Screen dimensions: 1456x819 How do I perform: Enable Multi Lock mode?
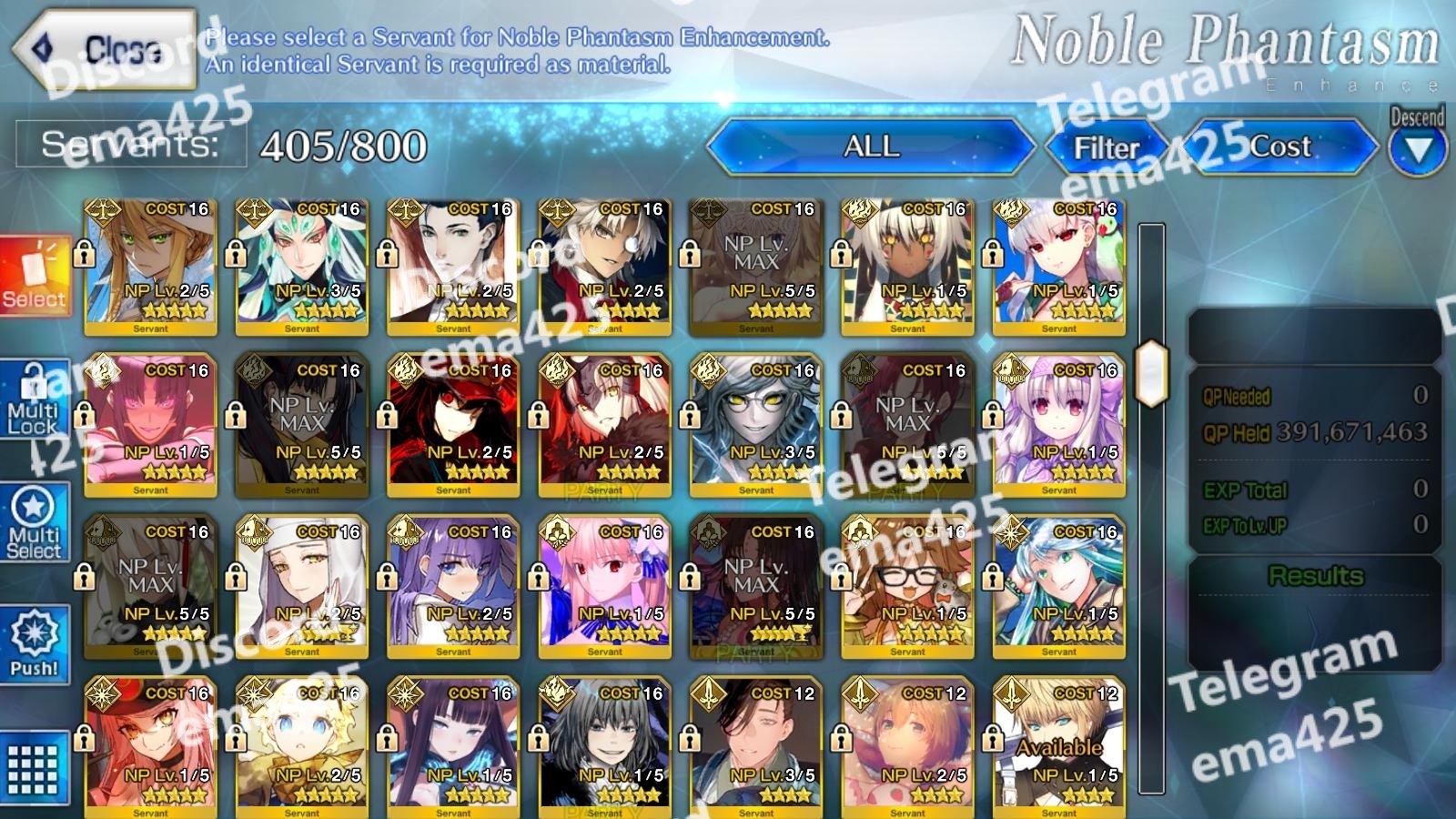[x=35, y=400]
